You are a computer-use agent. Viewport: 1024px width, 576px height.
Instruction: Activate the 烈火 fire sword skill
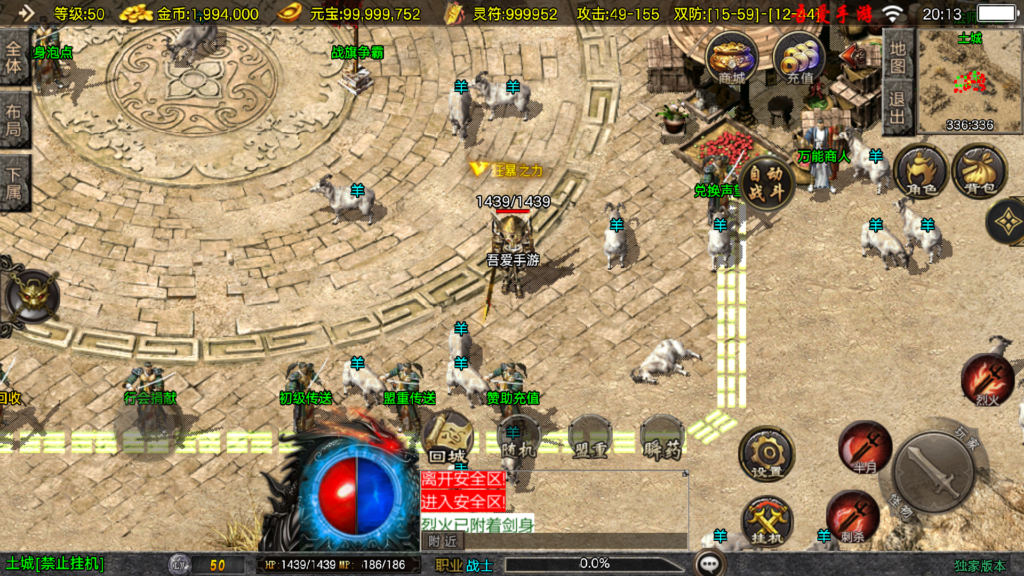pyautogui.click(x=987, y=379)
